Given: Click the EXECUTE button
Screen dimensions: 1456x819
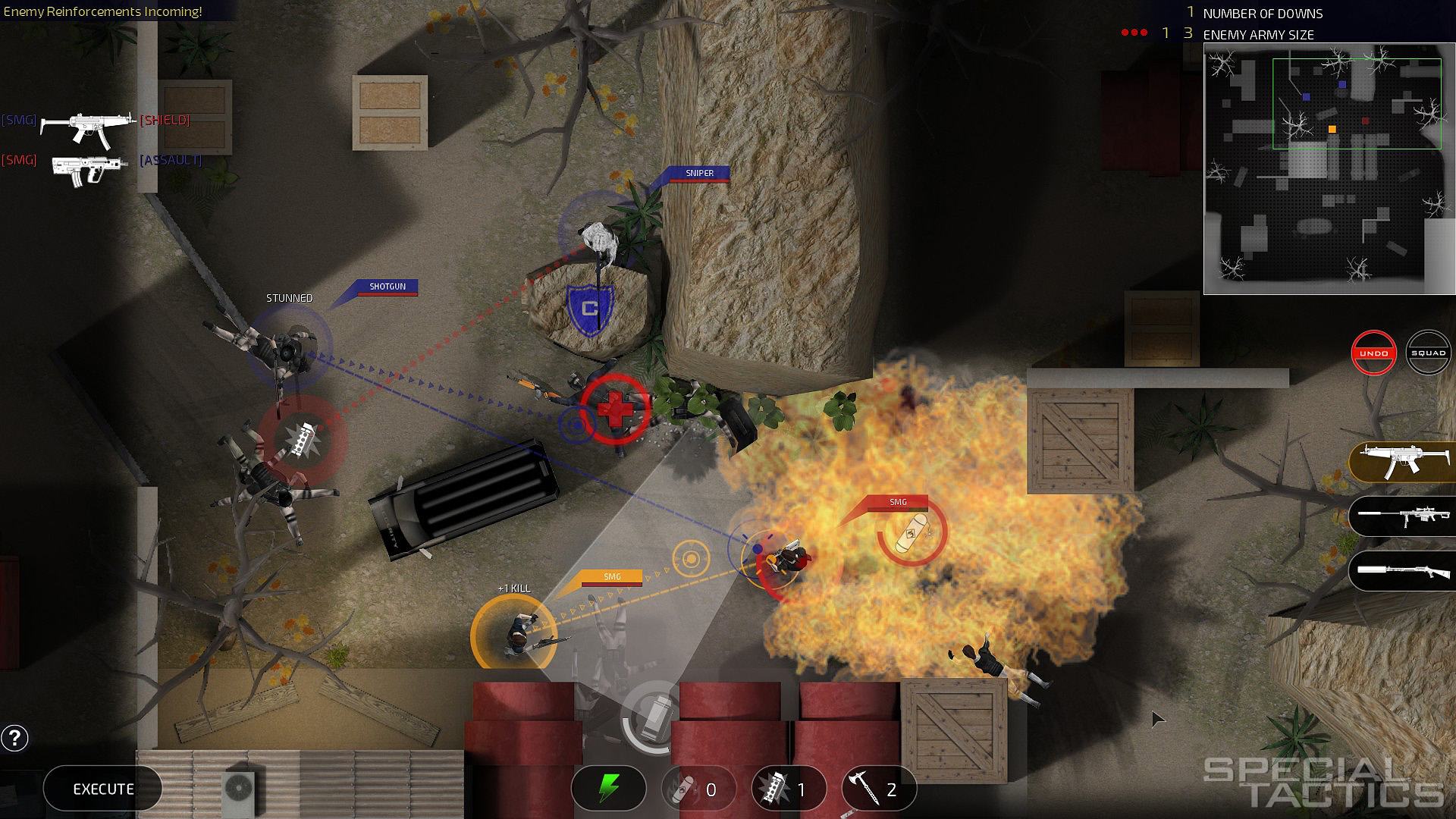Looking at the screenshot, I should [103, 789].
